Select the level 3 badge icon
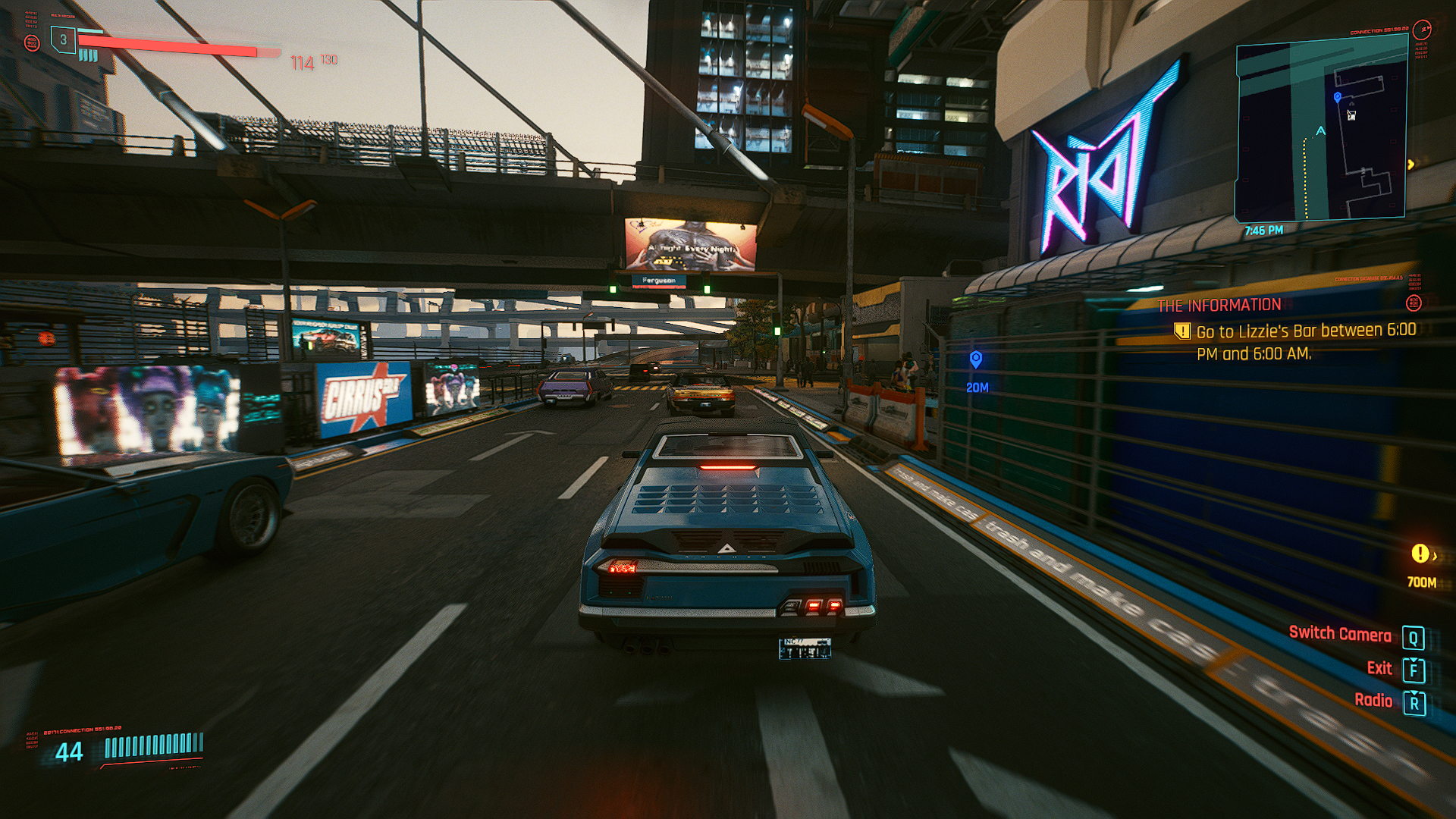Screen dimensions: 1456x819 click(x=64, y=39)
